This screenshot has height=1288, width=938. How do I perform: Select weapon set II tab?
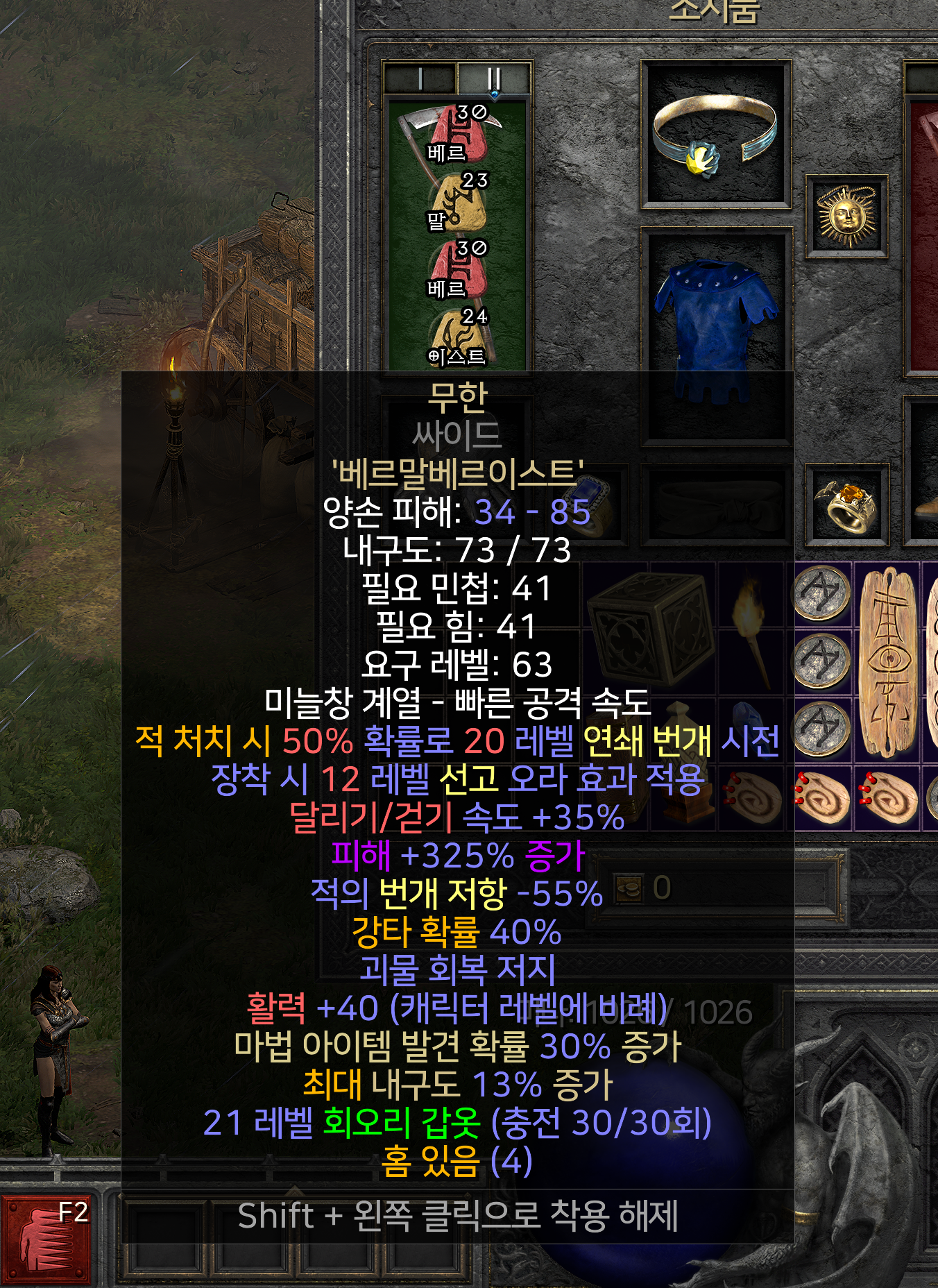point(494,78)
